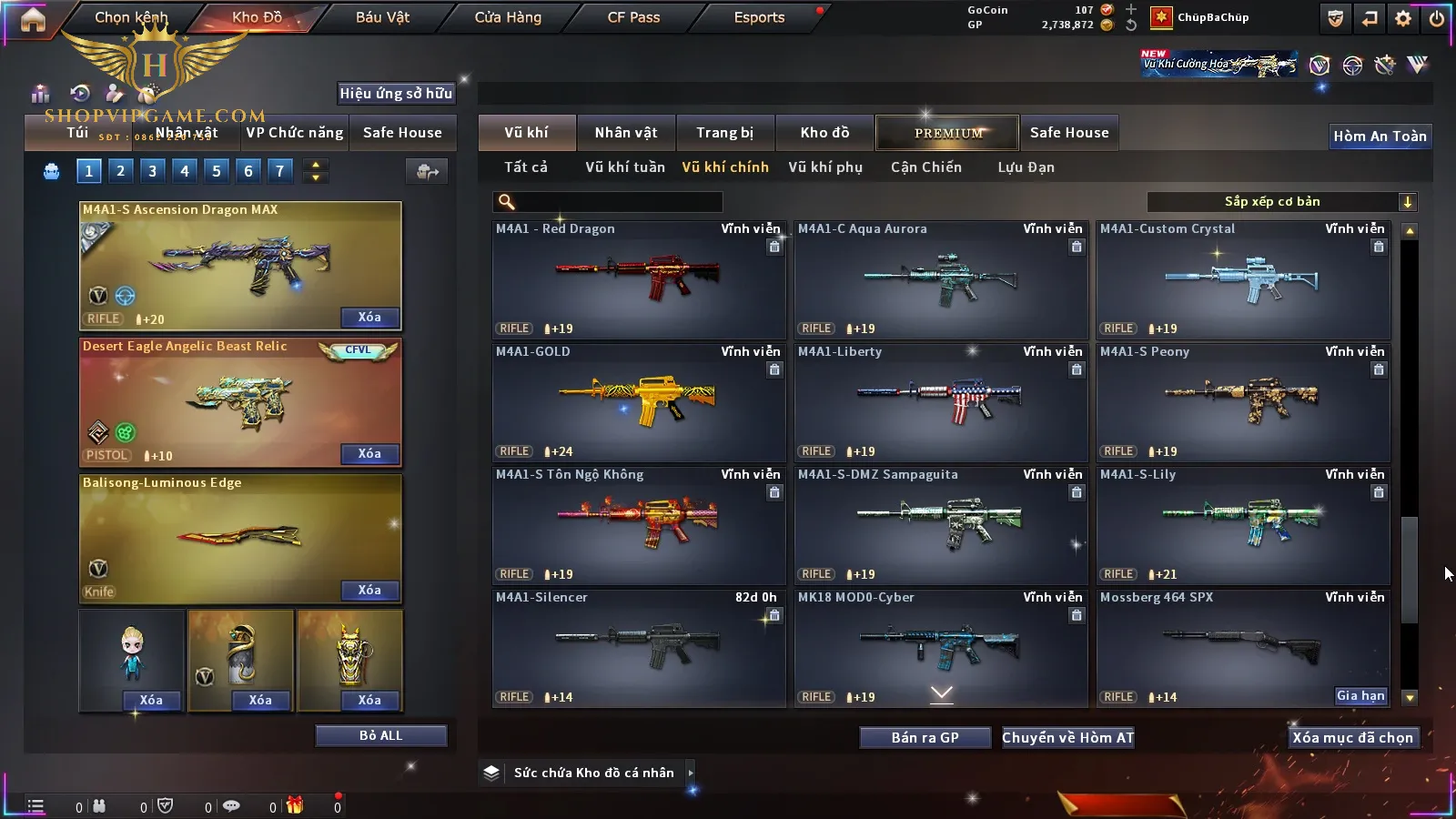The width and height of the screenshot is (1456, 819).
Task: Open the CF Pass menu
Action: coord(633,17)
